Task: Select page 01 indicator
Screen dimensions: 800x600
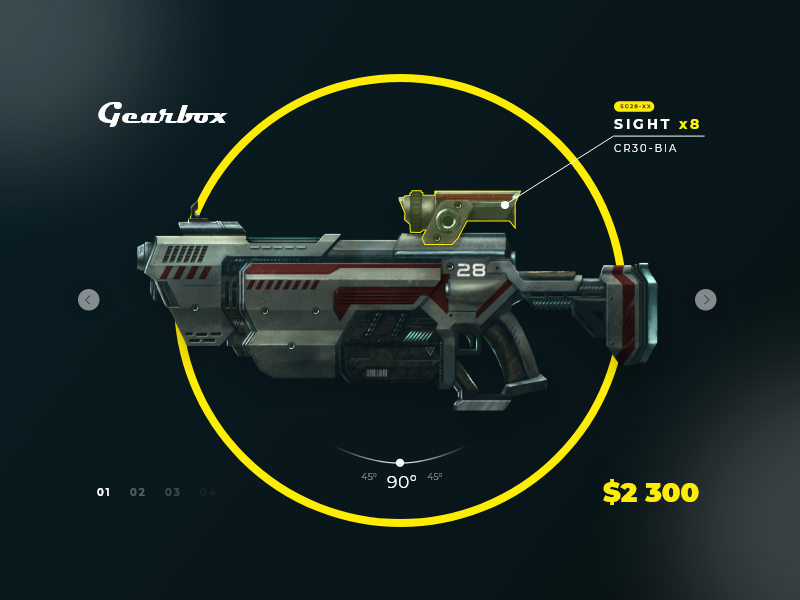Action: [x=104, y=492]
